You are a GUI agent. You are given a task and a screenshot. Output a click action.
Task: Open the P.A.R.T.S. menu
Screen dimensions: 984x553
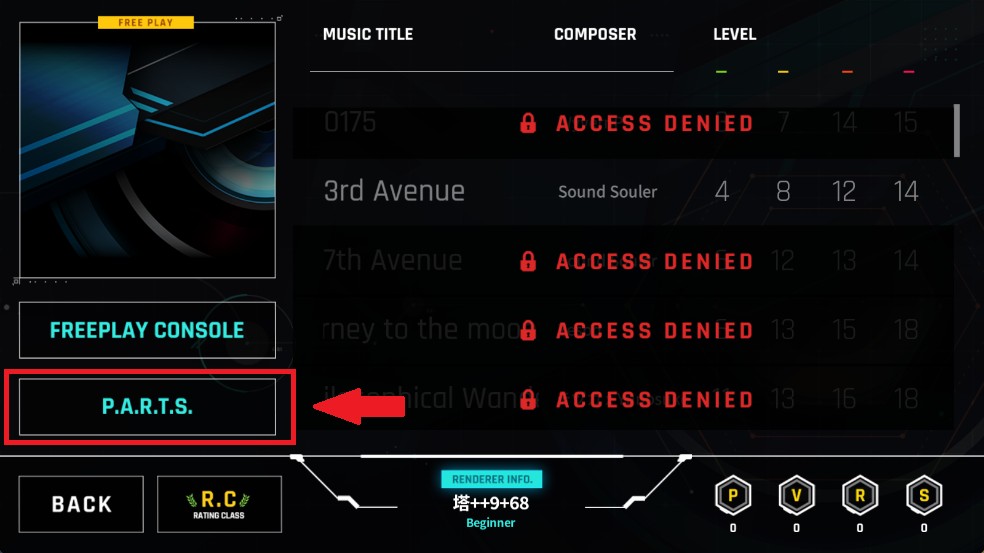pos(147,407)
